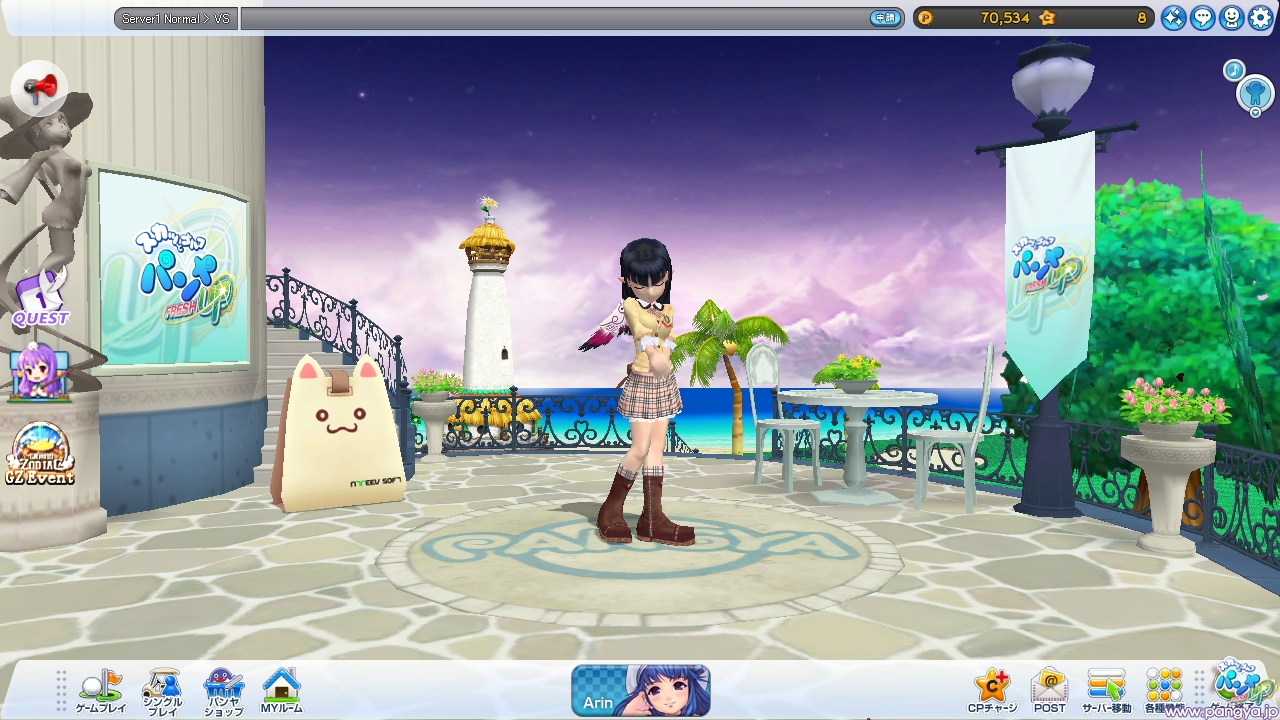Enter MYルーム house icon

[281, 689]
